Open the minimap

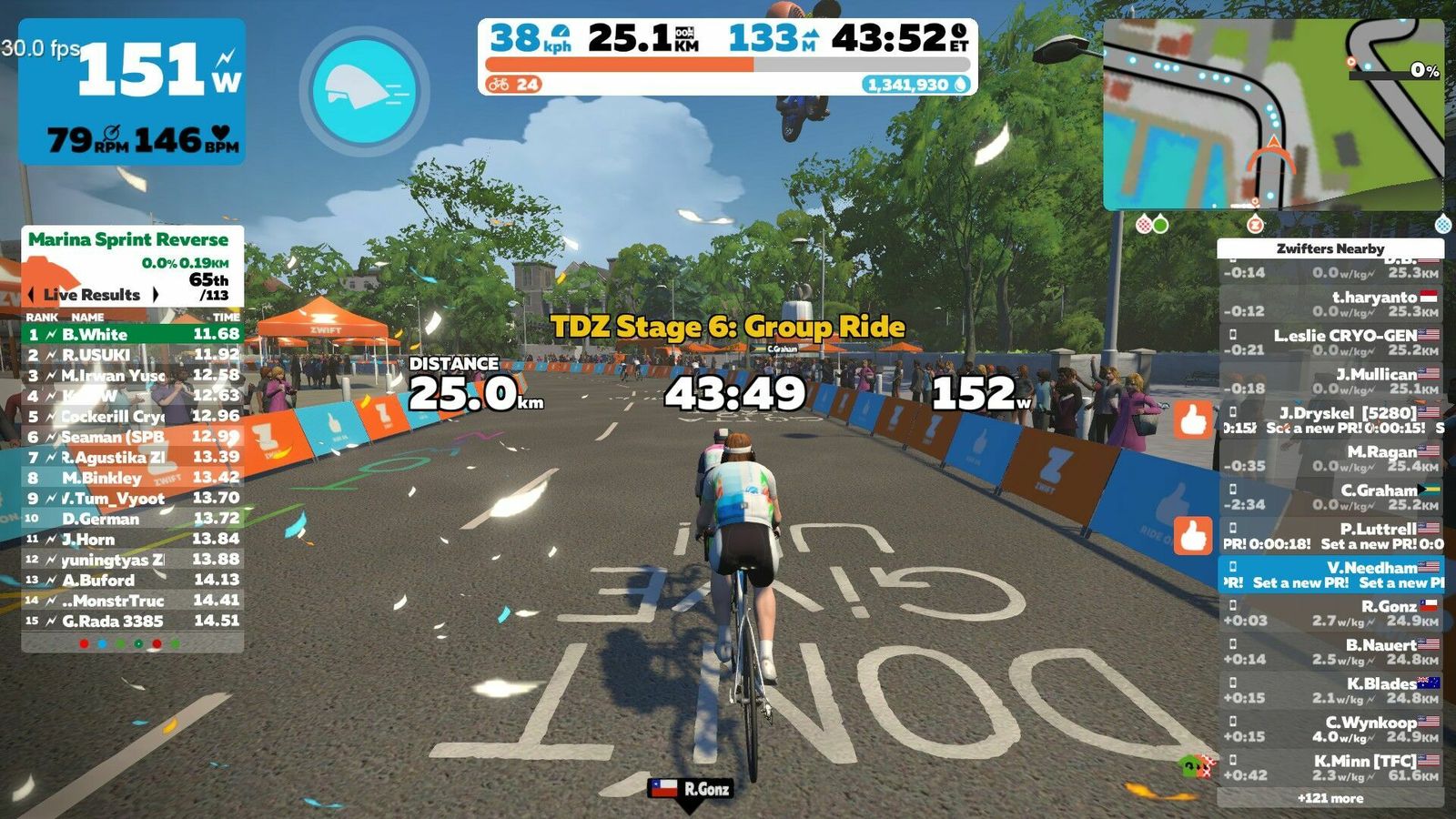1272,115
